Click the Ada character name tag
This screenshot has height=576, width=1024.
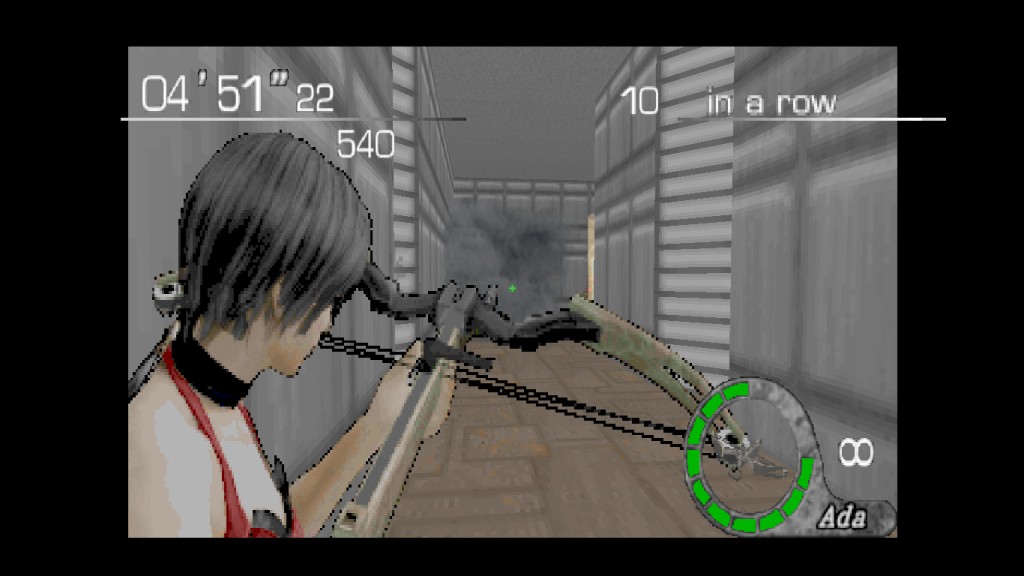[x=842, y=518]
